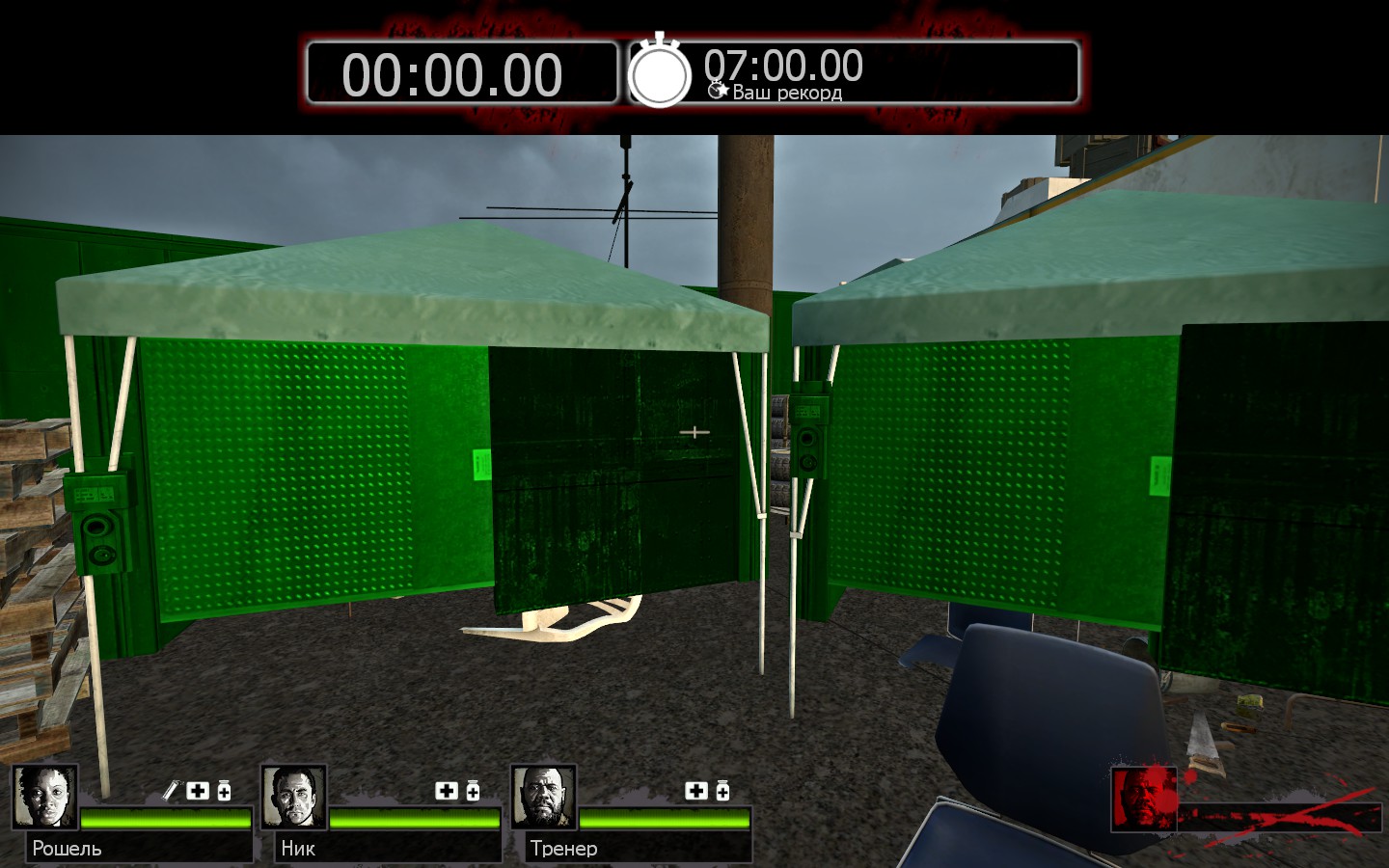
Task: Click Ник's pain pills icon
Action: coord(473,791)
